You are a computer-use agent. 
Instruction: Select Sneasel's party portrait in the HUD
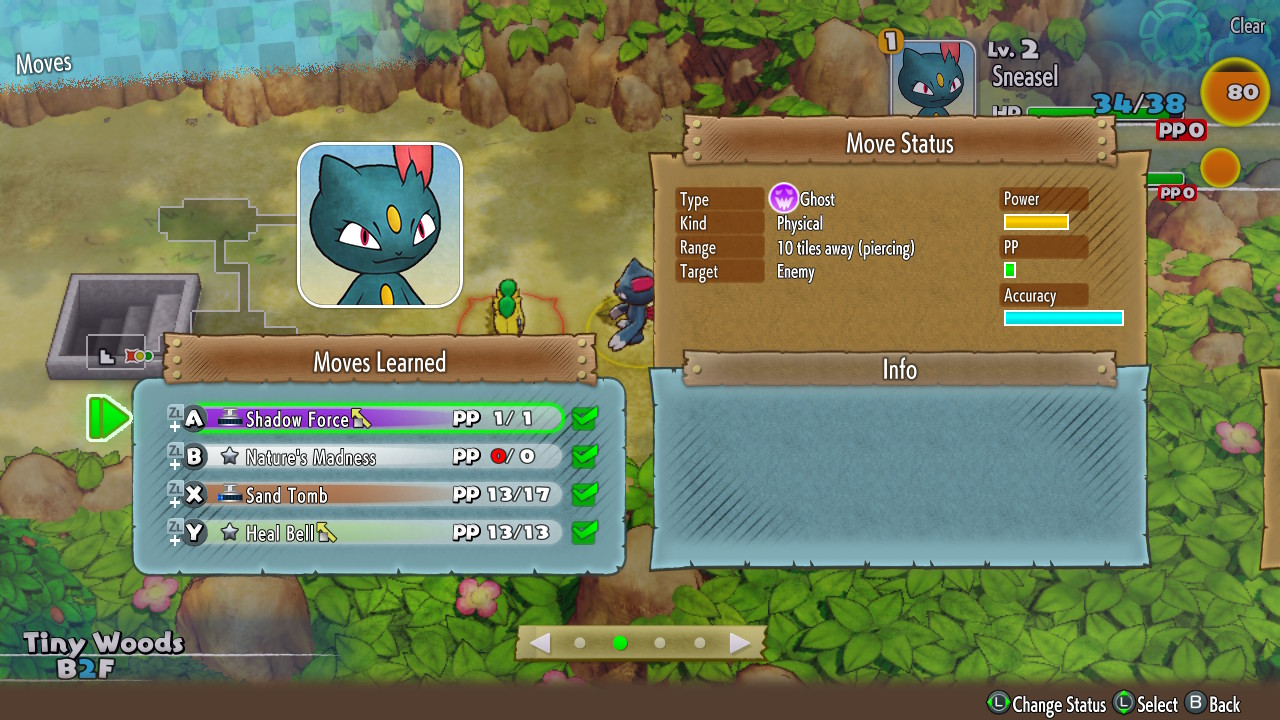tap(932, 82)
